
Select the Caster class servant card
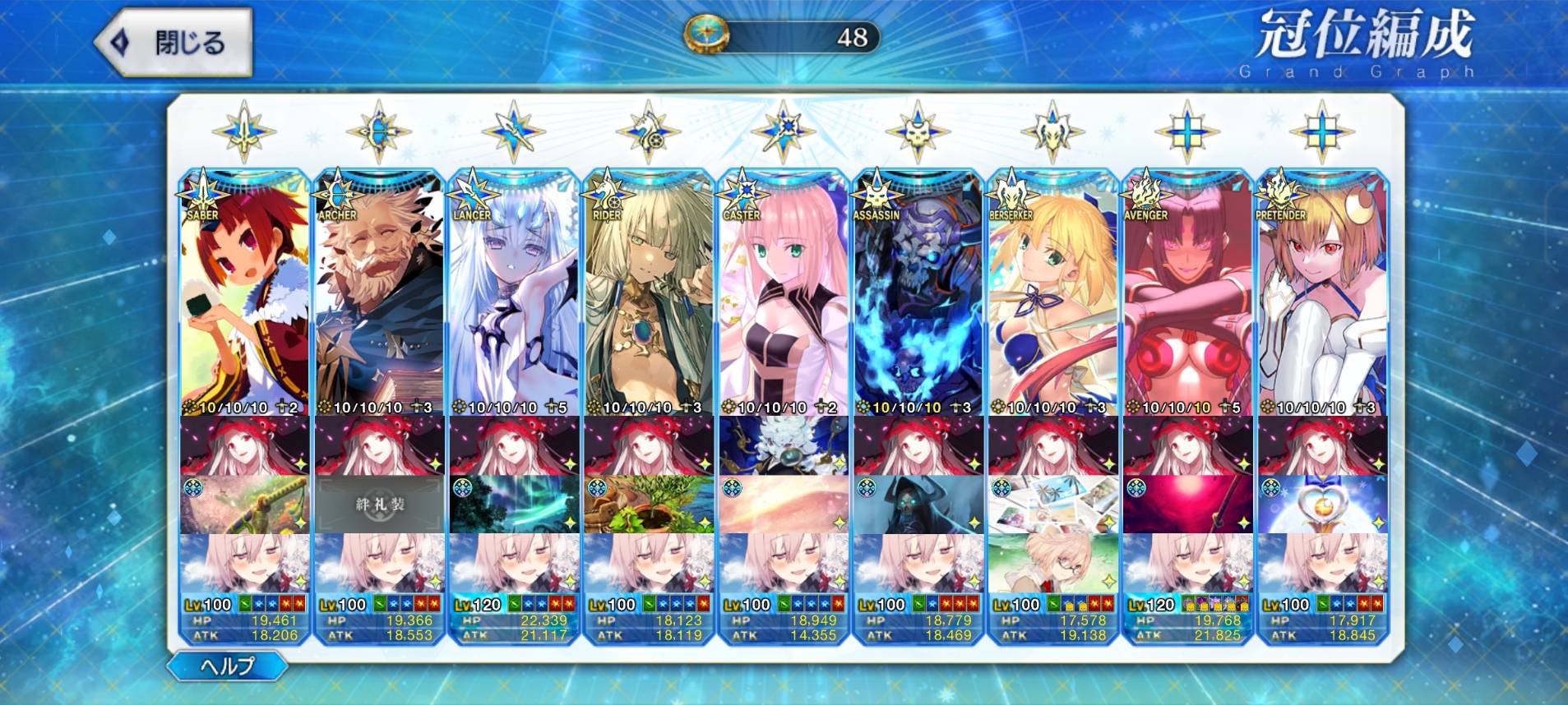[784, 296]
